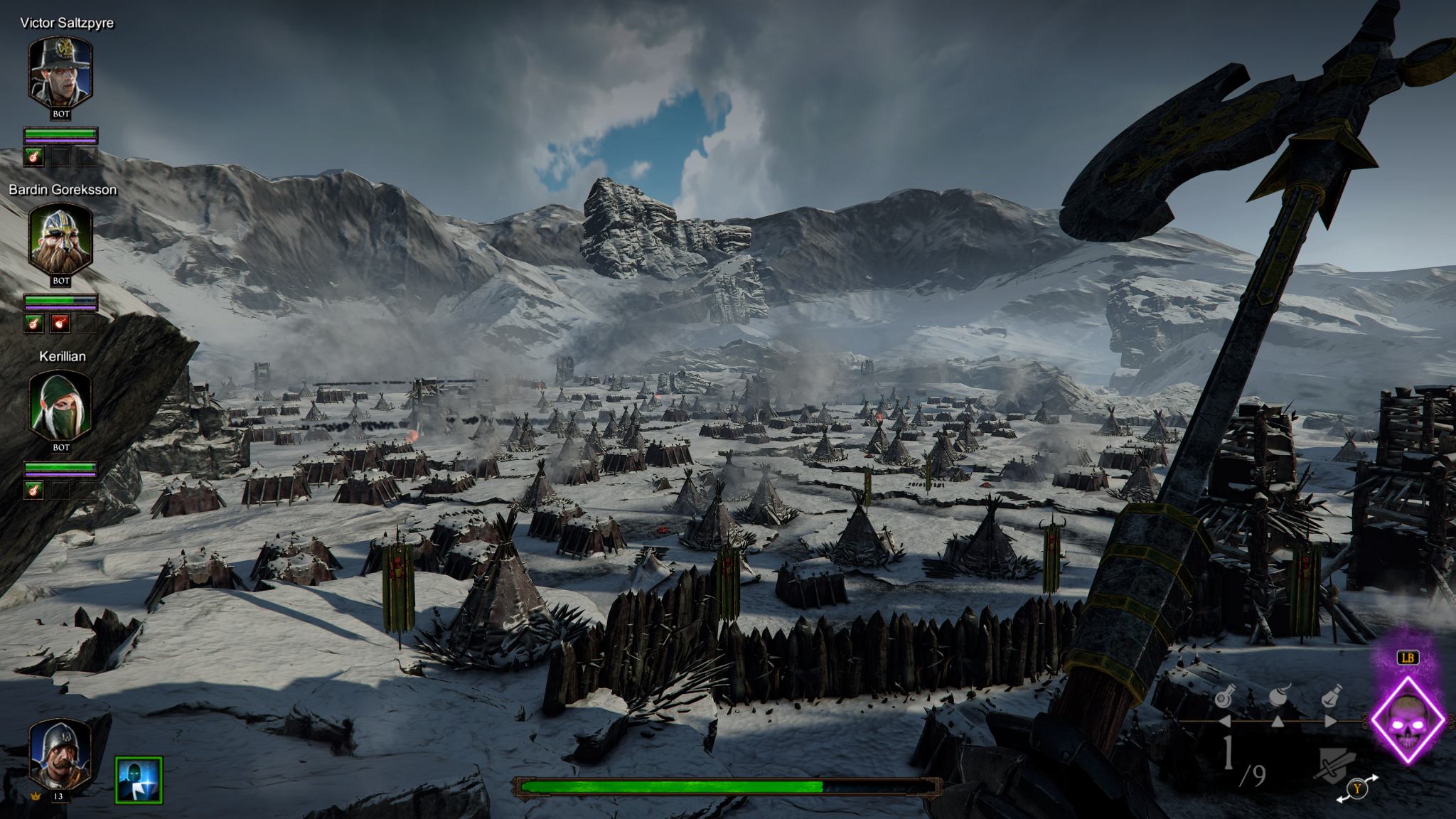Click the sword and shield weapon icon
Image resolution: width=1456 pixels, height=819 pixels.
click(1336, 766)
